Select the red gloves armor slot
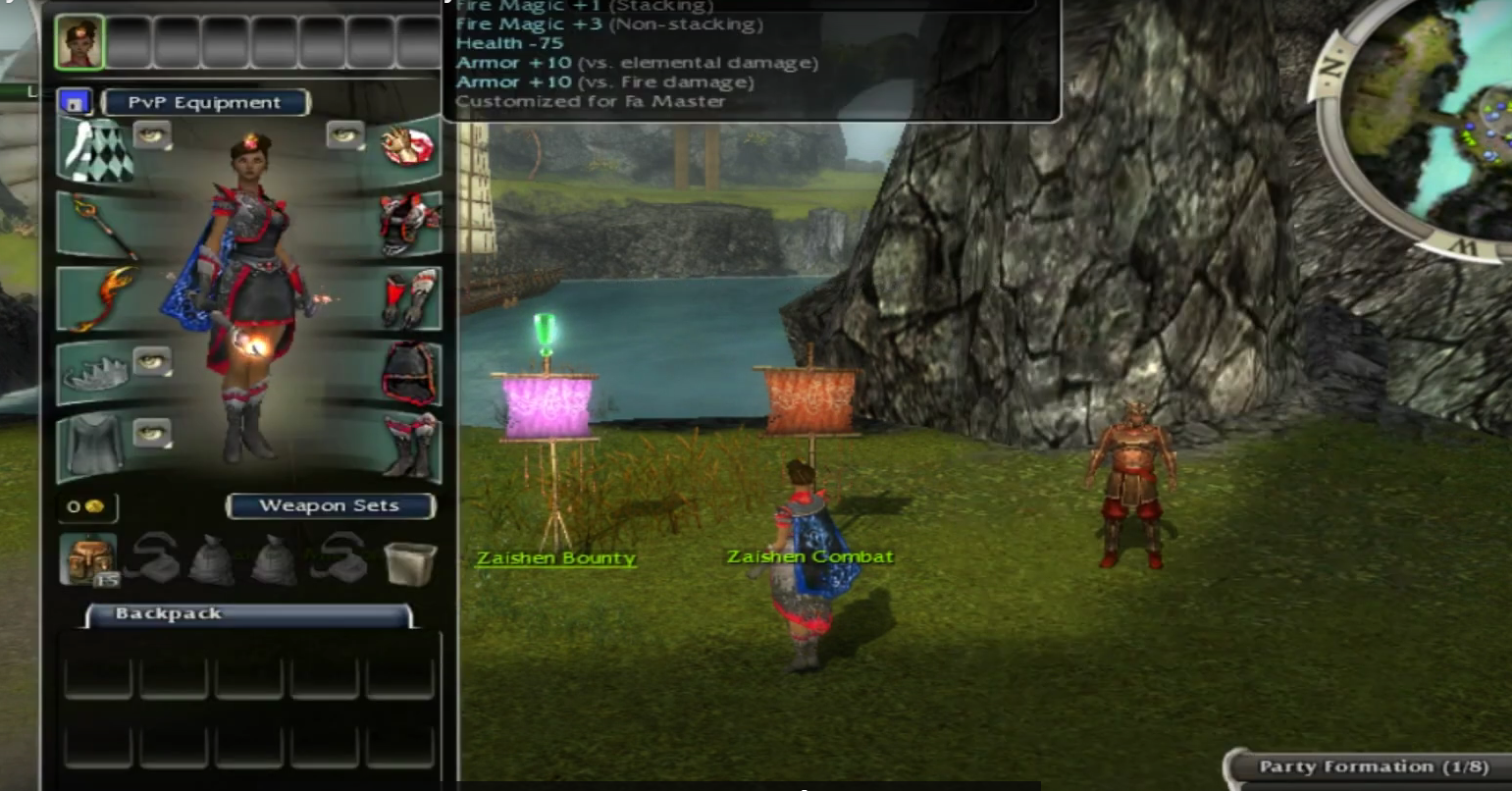This screenshot has height=791, width=1512. coord(407,297)
